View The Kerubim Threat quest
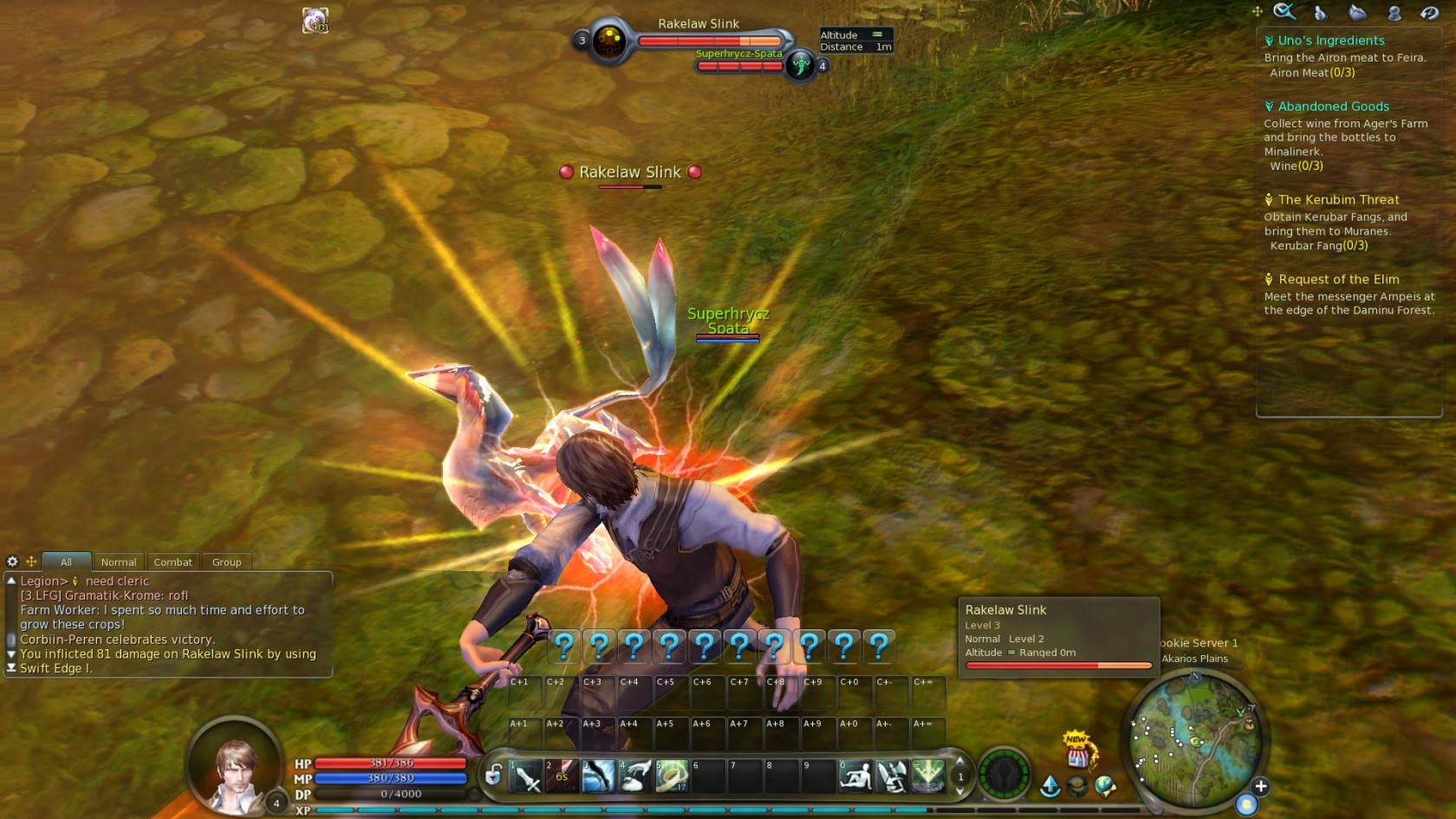The height and width of the screenshot is (819, 1456). click(1338, 200)
